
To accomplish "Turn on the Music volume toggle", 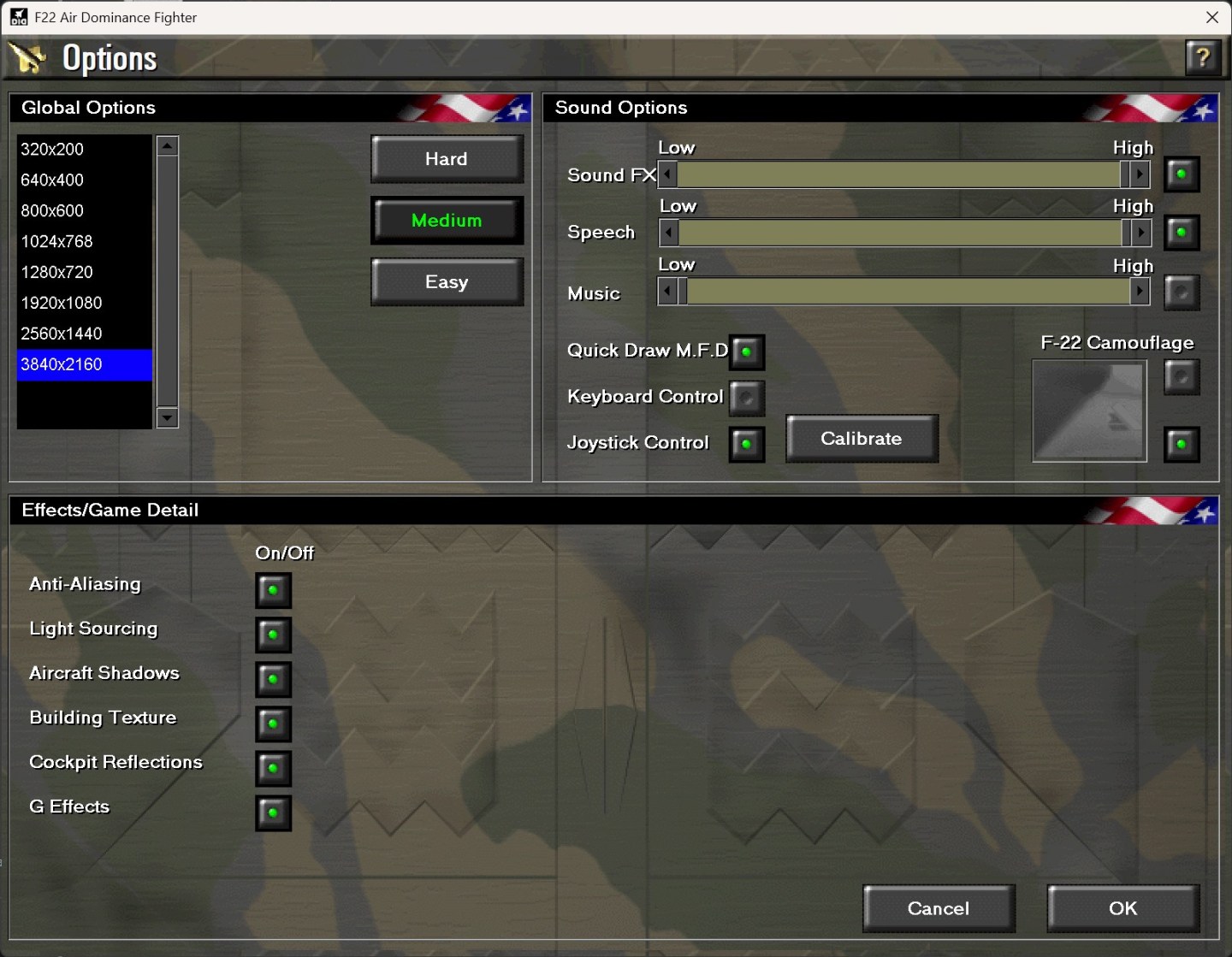I will tap(1182, 292).
